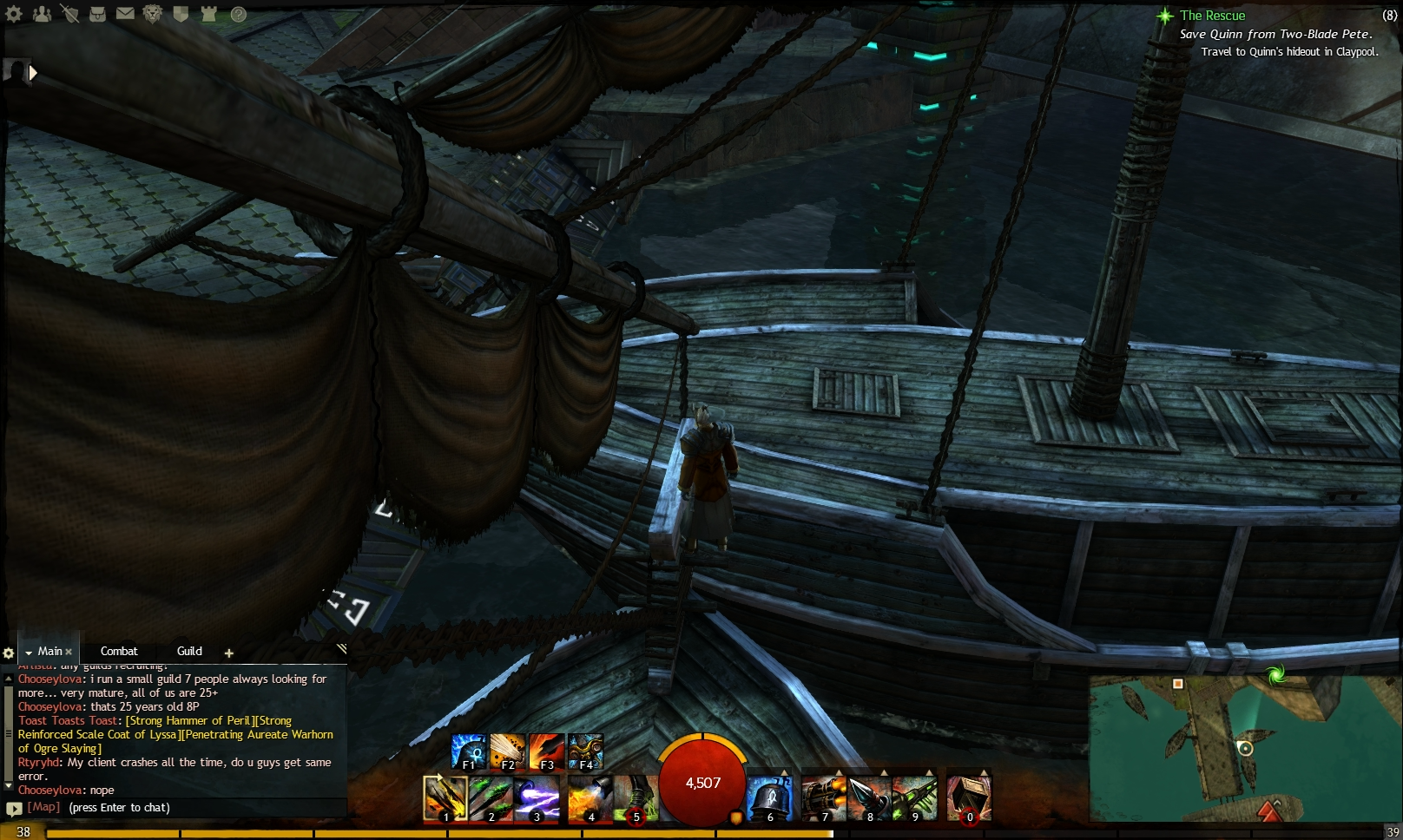
Task: Use the healing skill in slot 6
Action: point(771,798)
